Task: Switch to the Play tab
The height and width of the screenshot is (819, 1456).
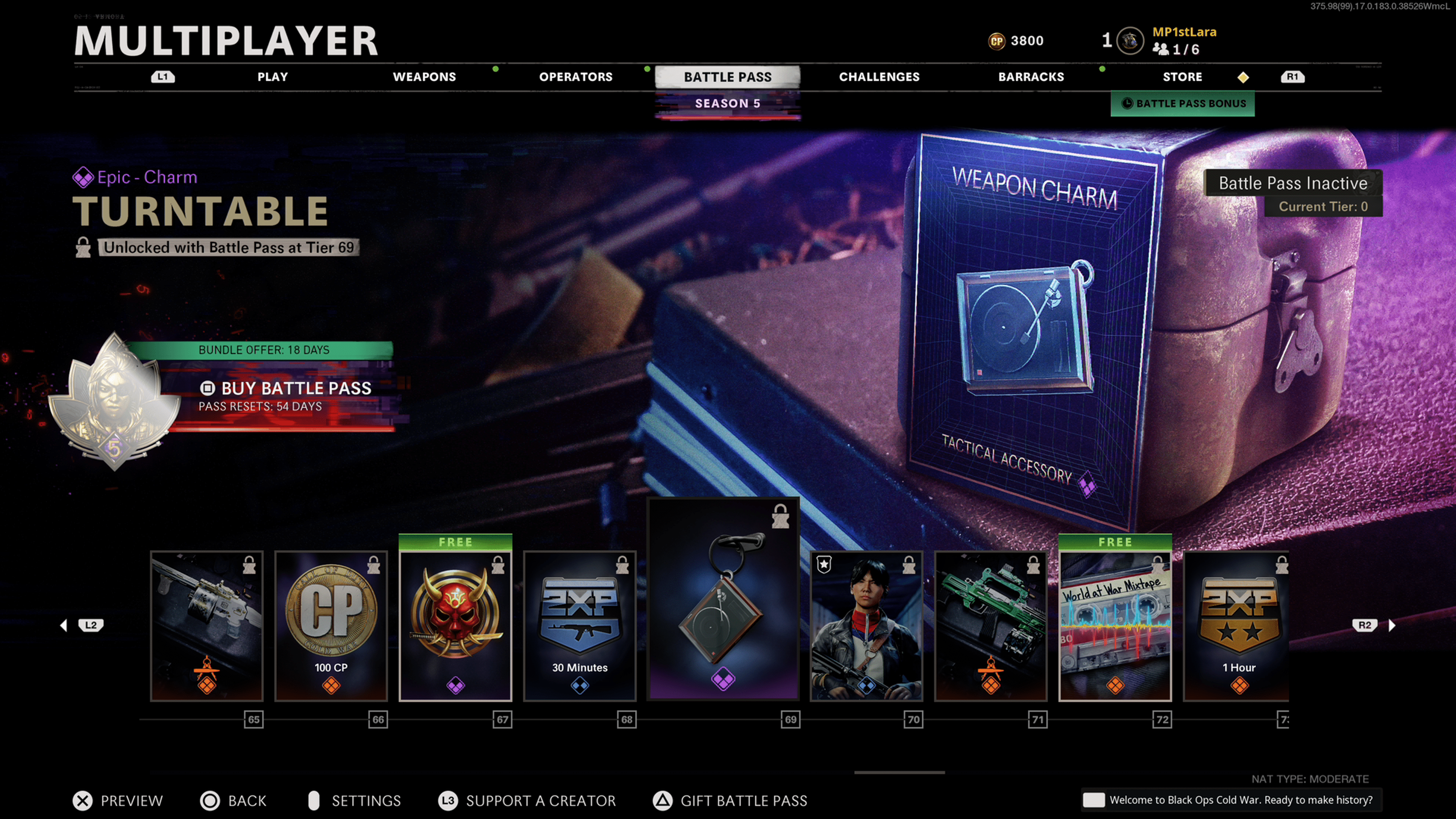Action: 273,77
